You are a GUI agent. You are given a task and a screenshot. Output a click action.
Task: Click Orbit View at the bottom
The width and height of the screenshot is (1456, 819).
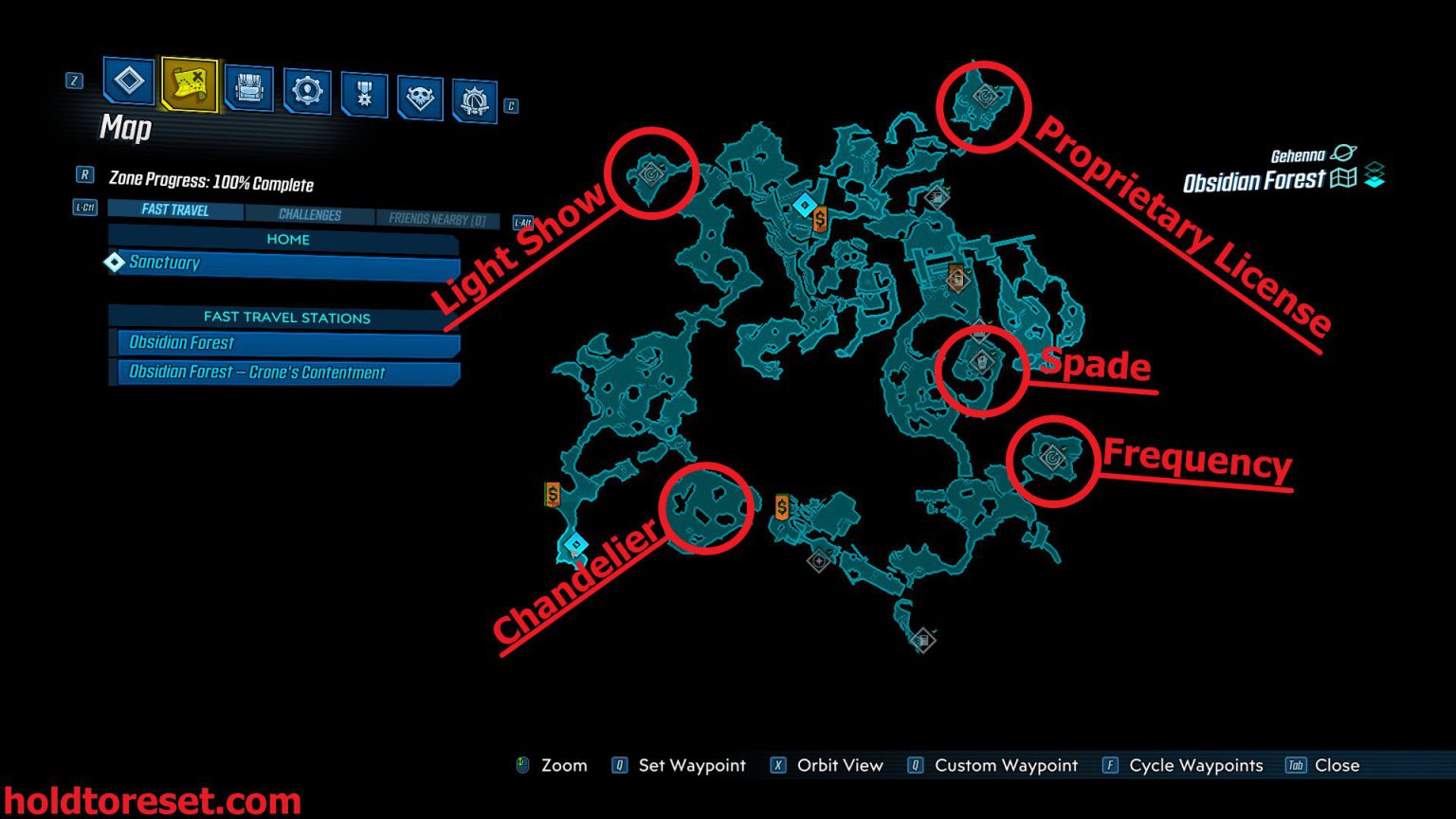pyautogui.click(x=839, y=765)
